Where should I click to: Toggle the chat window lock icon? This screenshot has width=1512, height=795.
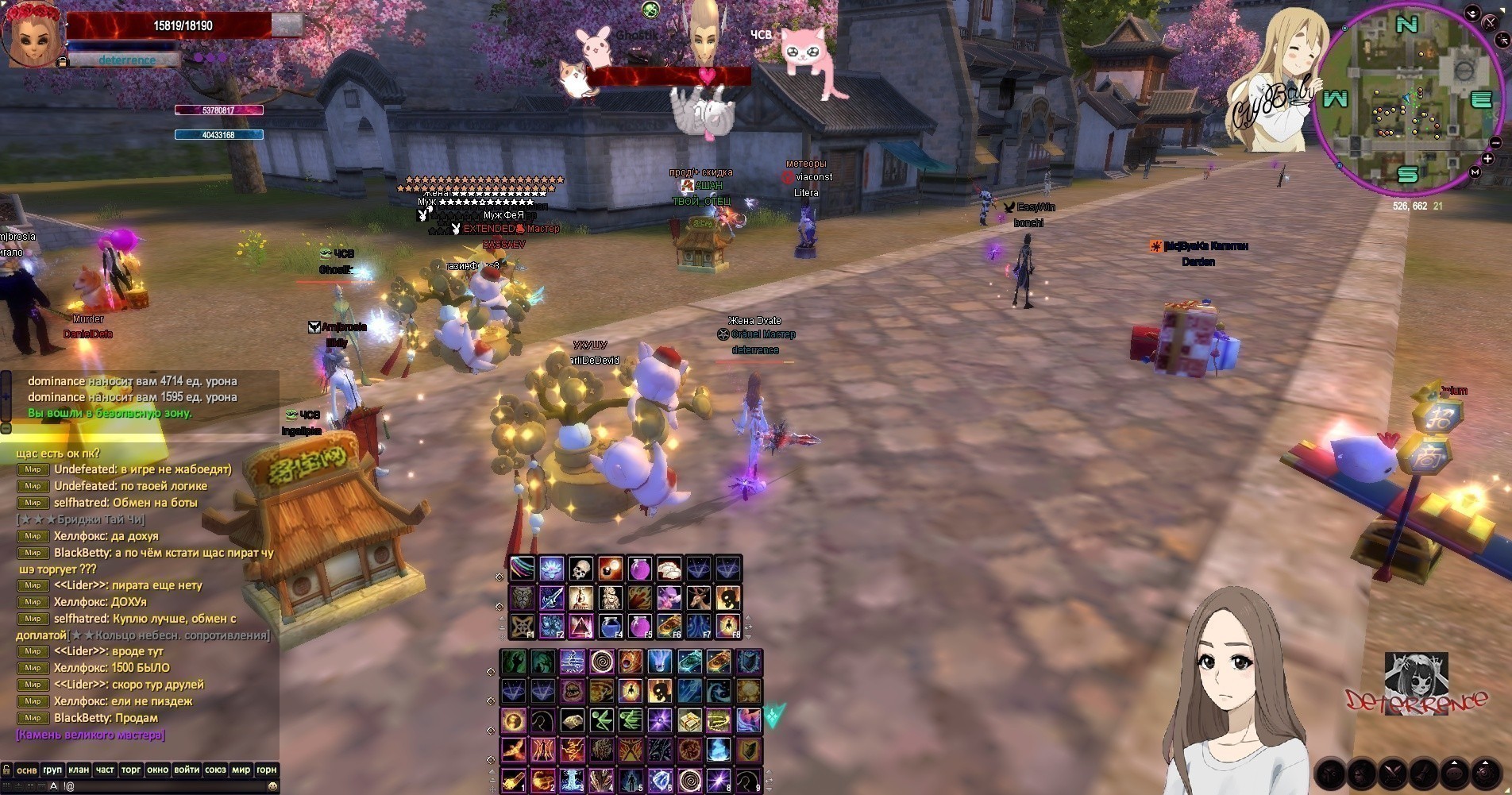(x=6, y=770)
